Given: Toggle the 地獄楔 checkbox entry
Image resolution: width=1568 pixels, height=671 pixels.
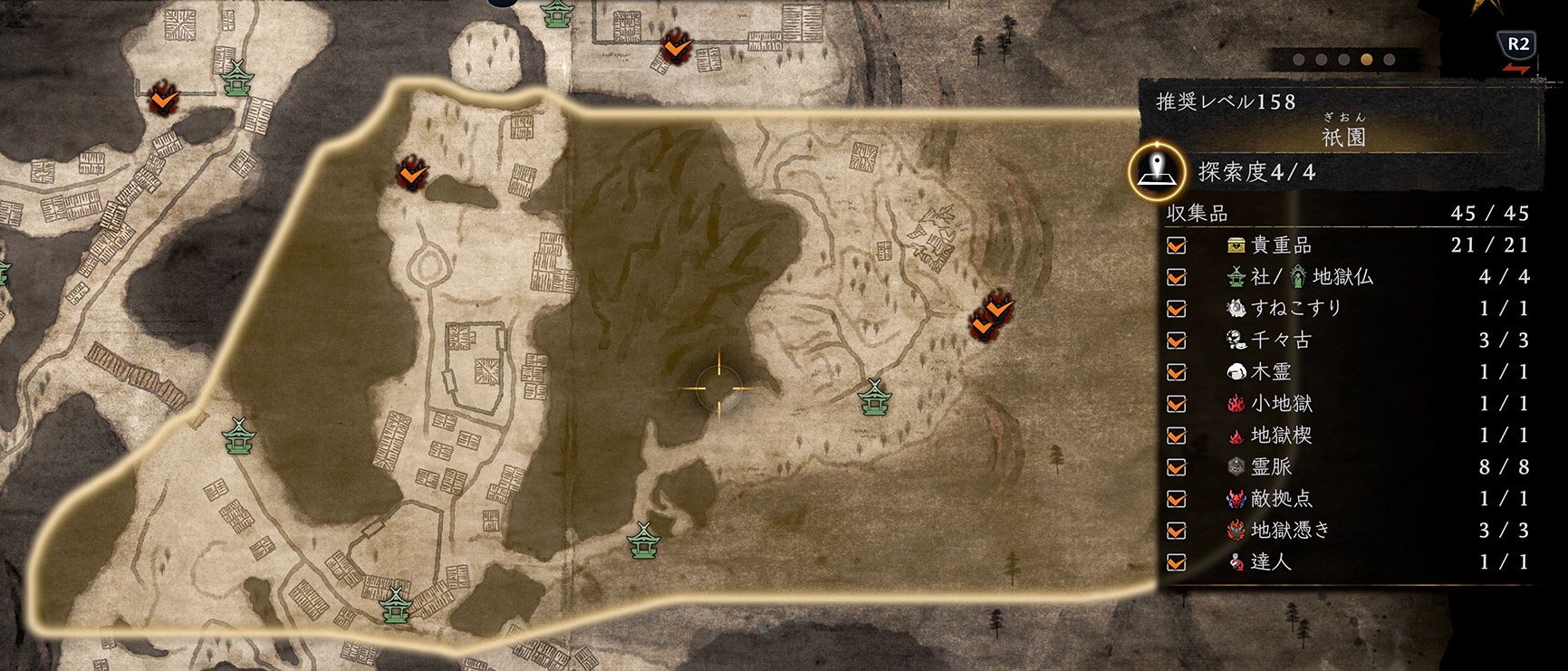Looking at the screenshot, I should tap(1177, 436).
